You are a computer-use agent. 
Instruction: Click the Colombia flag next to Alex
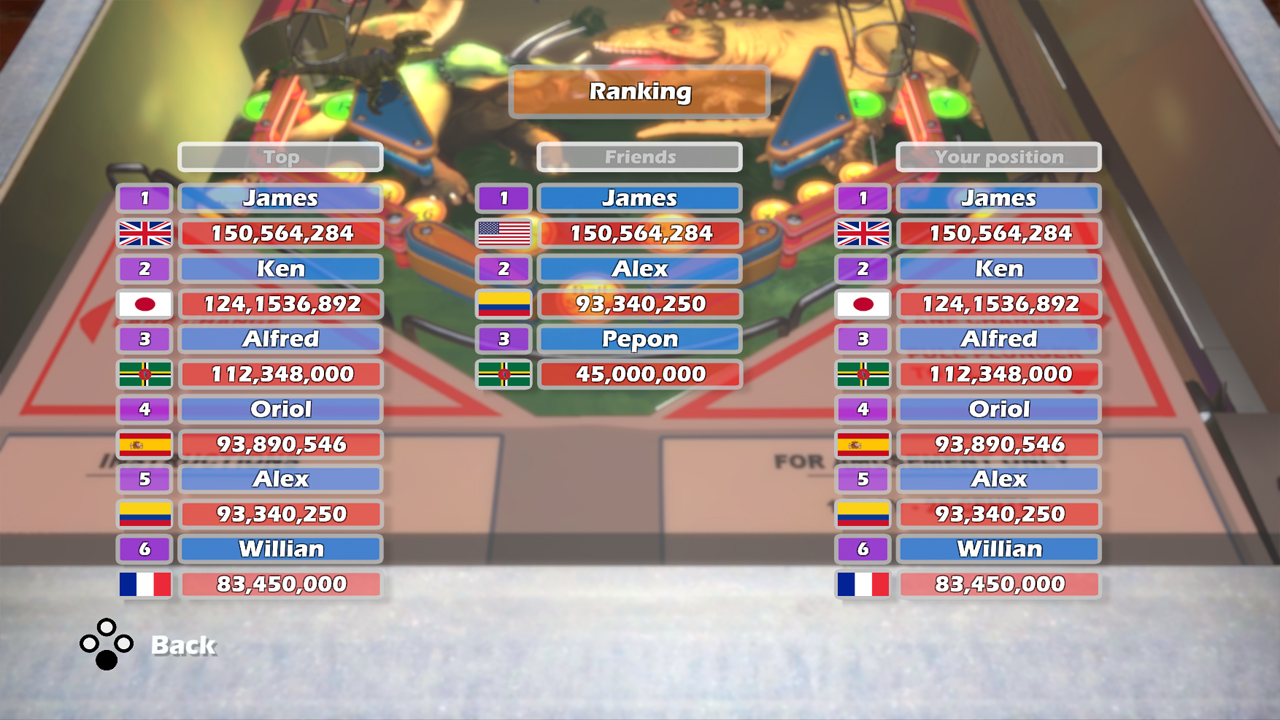[504, 303]
